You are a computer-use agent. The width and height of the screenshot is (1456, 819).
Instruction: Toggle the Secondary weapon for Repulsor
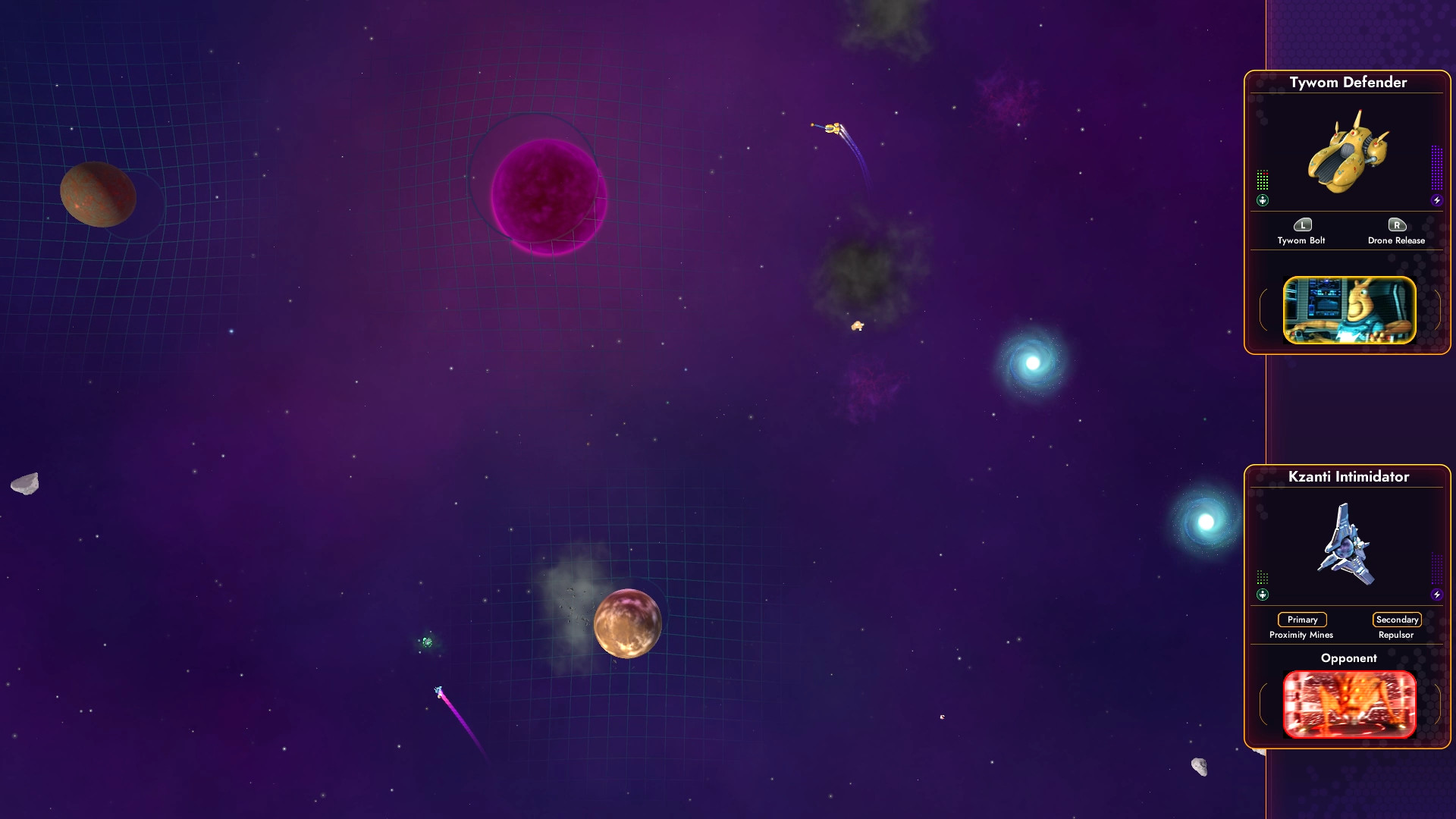(x=1397, y=620)
